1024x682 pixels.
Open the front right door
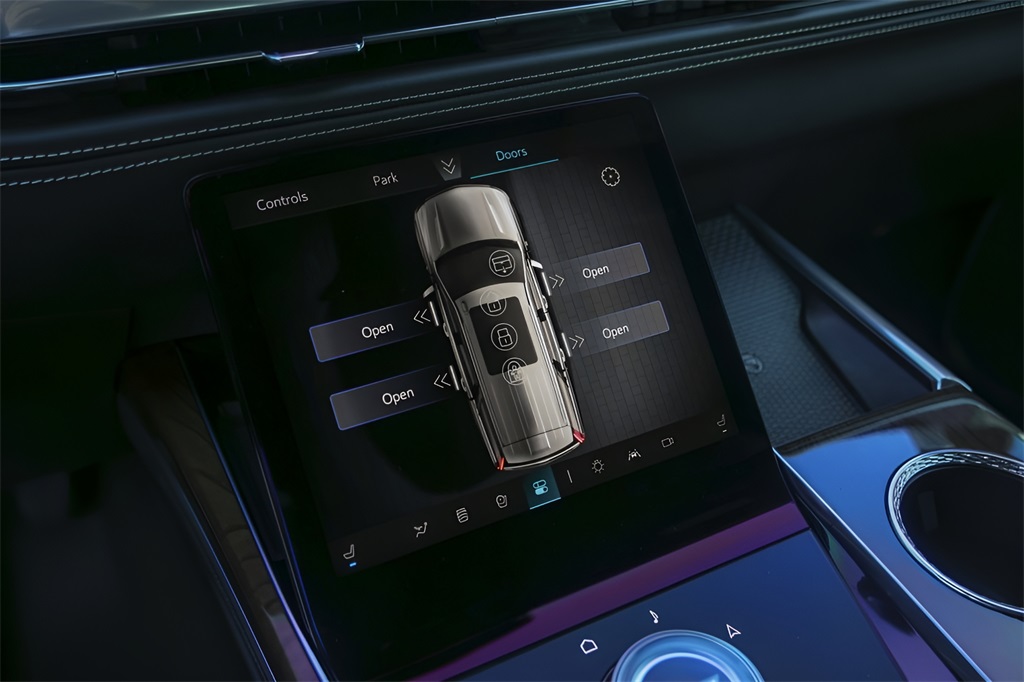coord(596,270)
